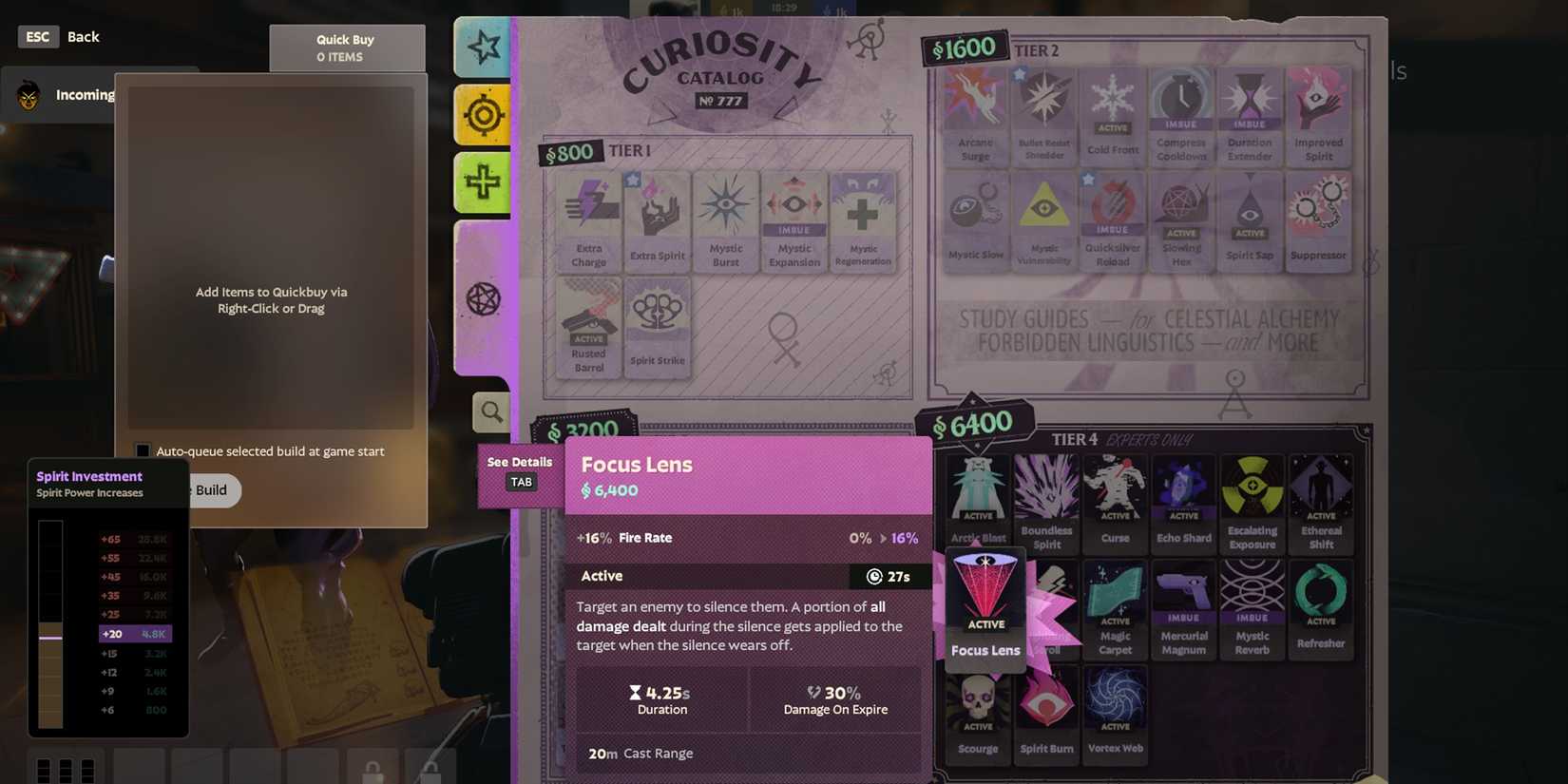Viewport: 1568px width, 784px height.
Task: Enable auto-queue selected build at game start
Action: point(142,450)
